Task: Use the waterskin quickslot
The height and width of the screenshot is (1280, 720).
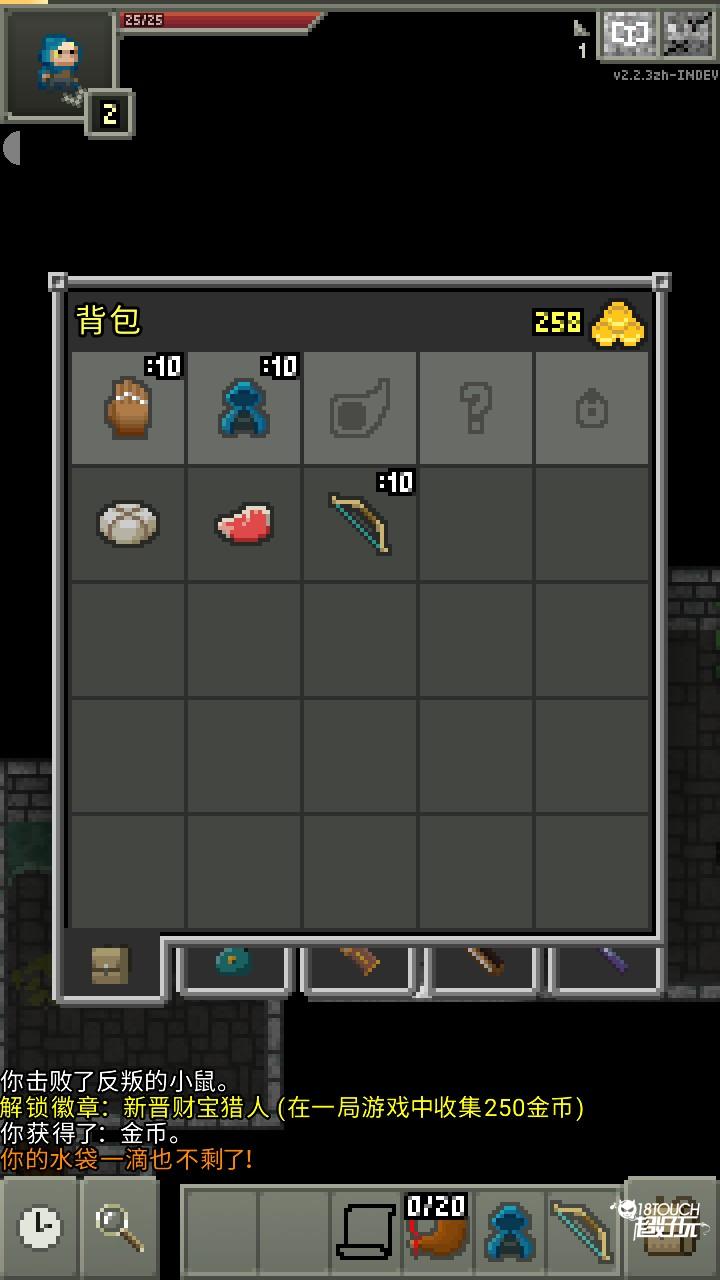Action: point(437,1226)
